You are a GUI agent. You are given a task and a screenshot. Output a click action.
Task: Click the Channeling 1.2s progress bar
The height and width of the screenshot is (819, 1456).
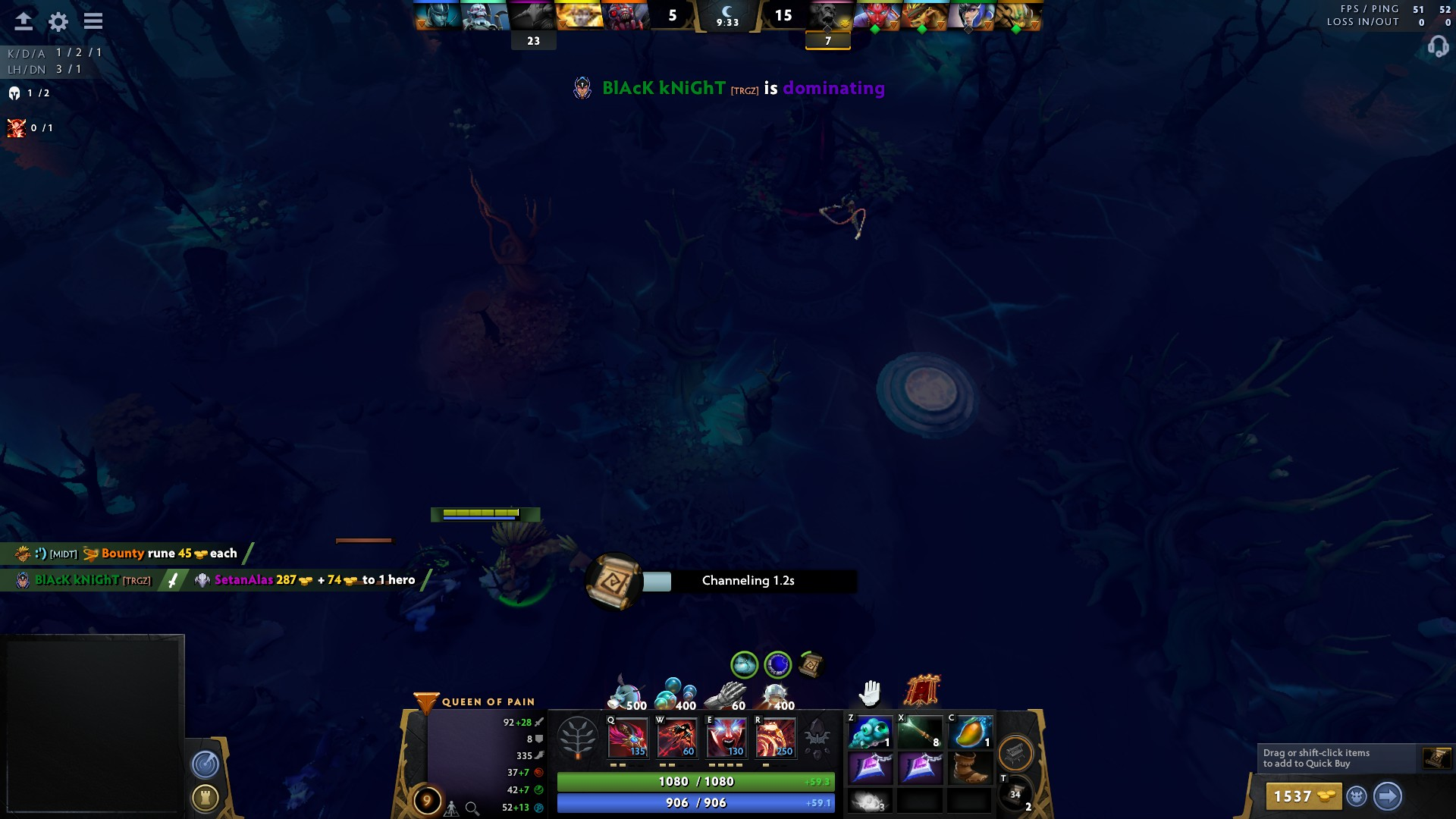748,581
